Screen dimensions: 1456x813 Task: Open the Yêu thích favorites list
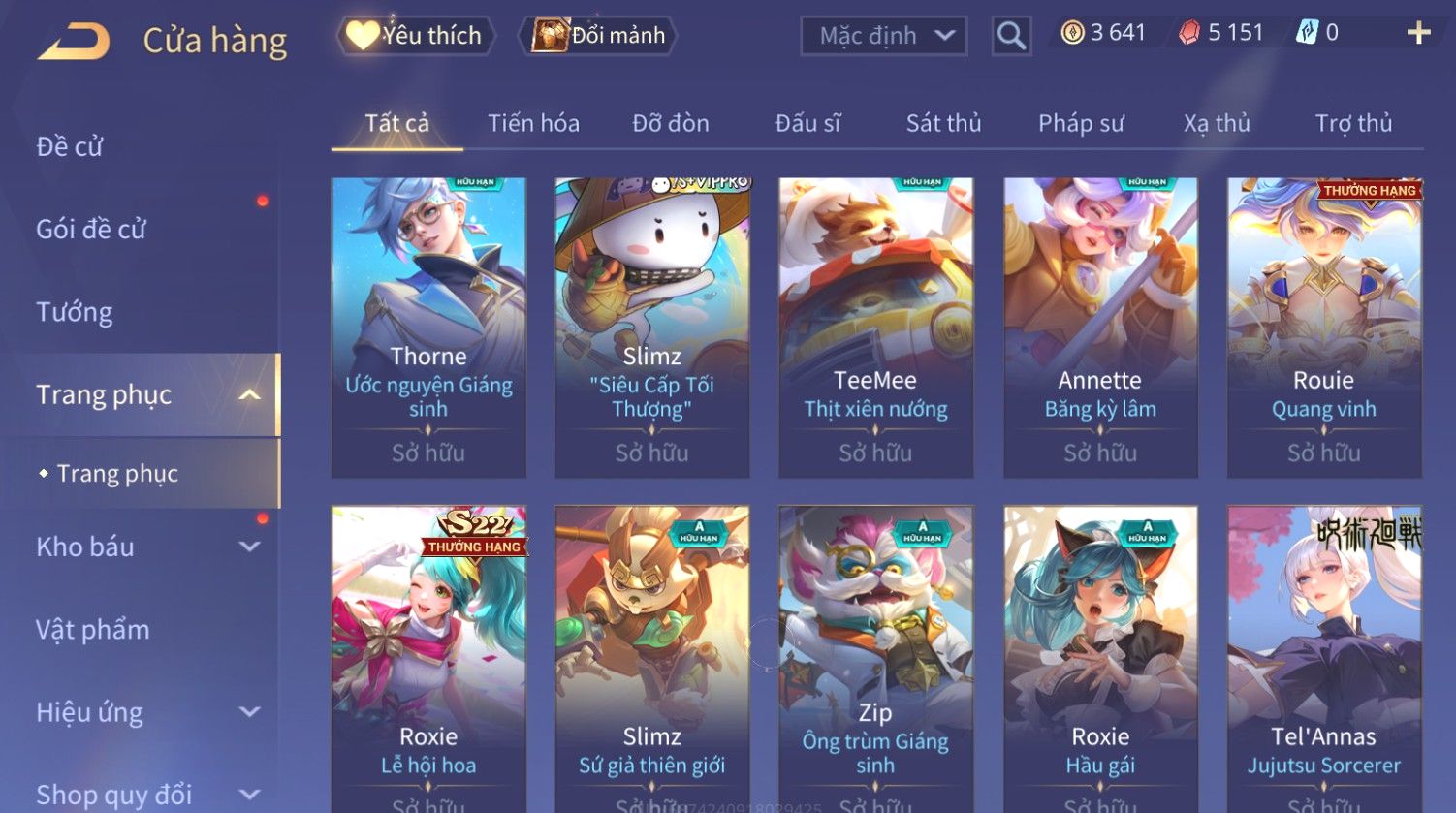(417, 36)
